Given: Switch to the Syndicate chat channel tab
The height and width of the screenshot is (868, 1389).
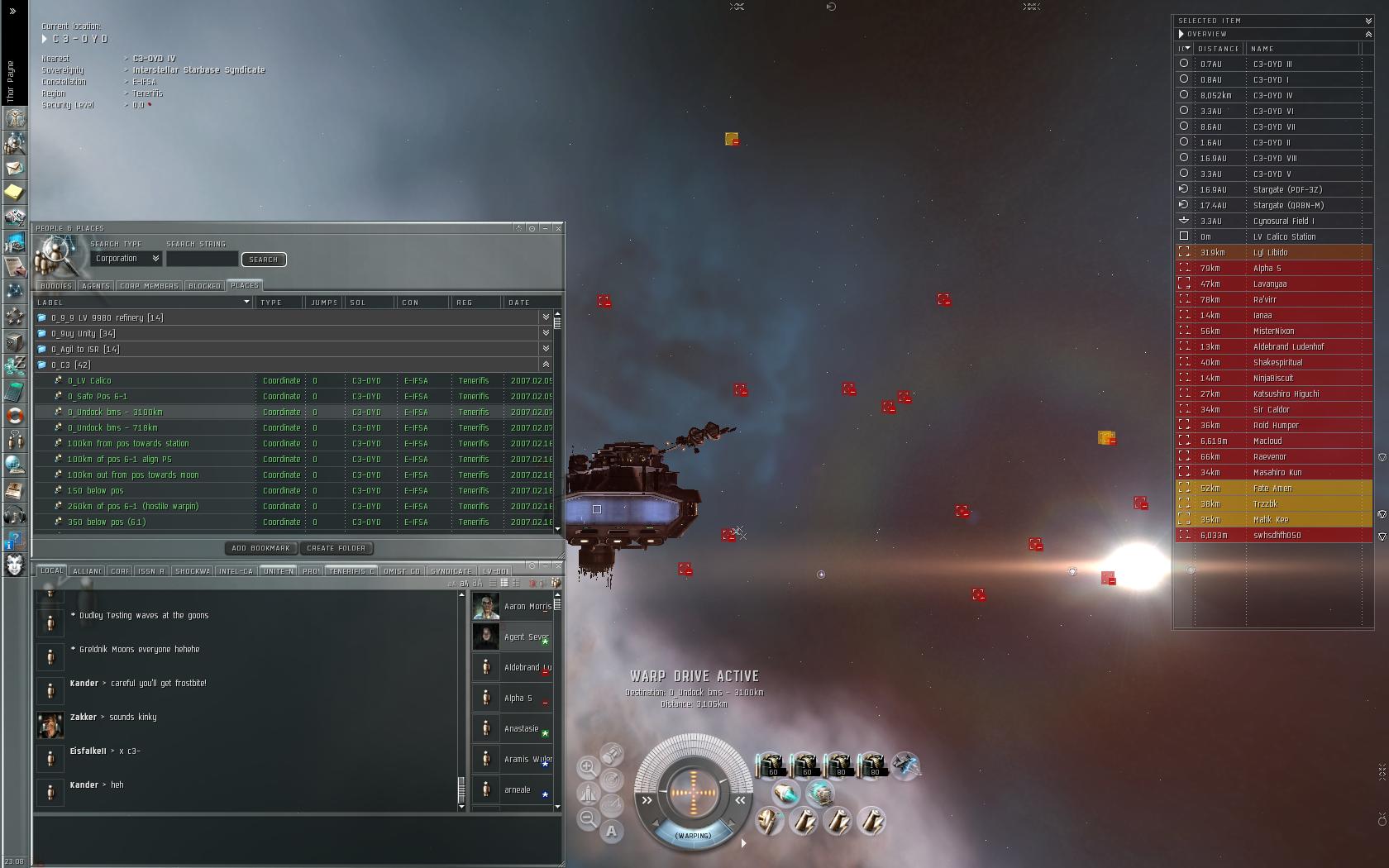Looking at the screenshot, I should [x=451, y=571].
